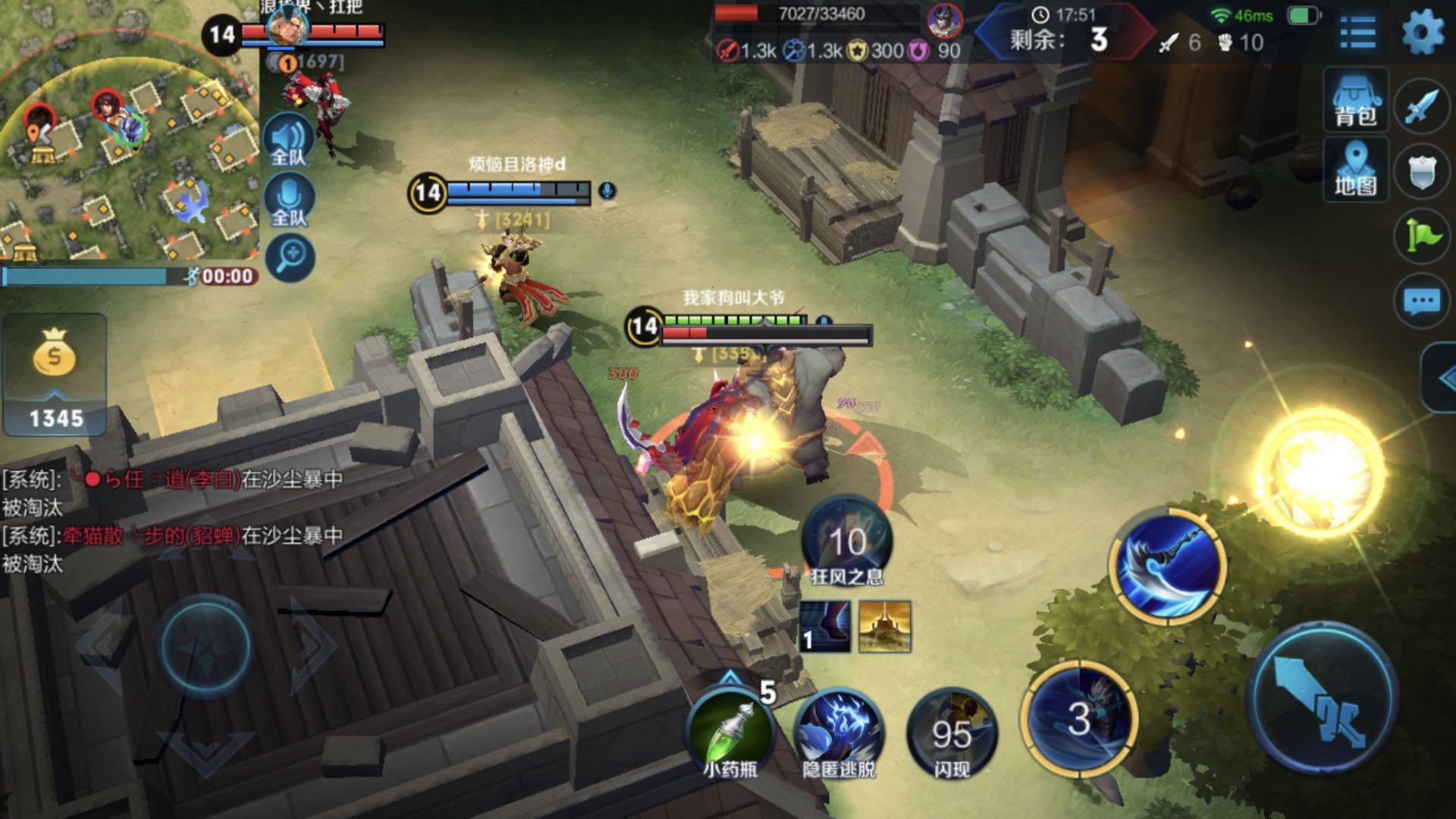Cast the blue scythe slash ability
The image size is (1456, 819).
1168,566
